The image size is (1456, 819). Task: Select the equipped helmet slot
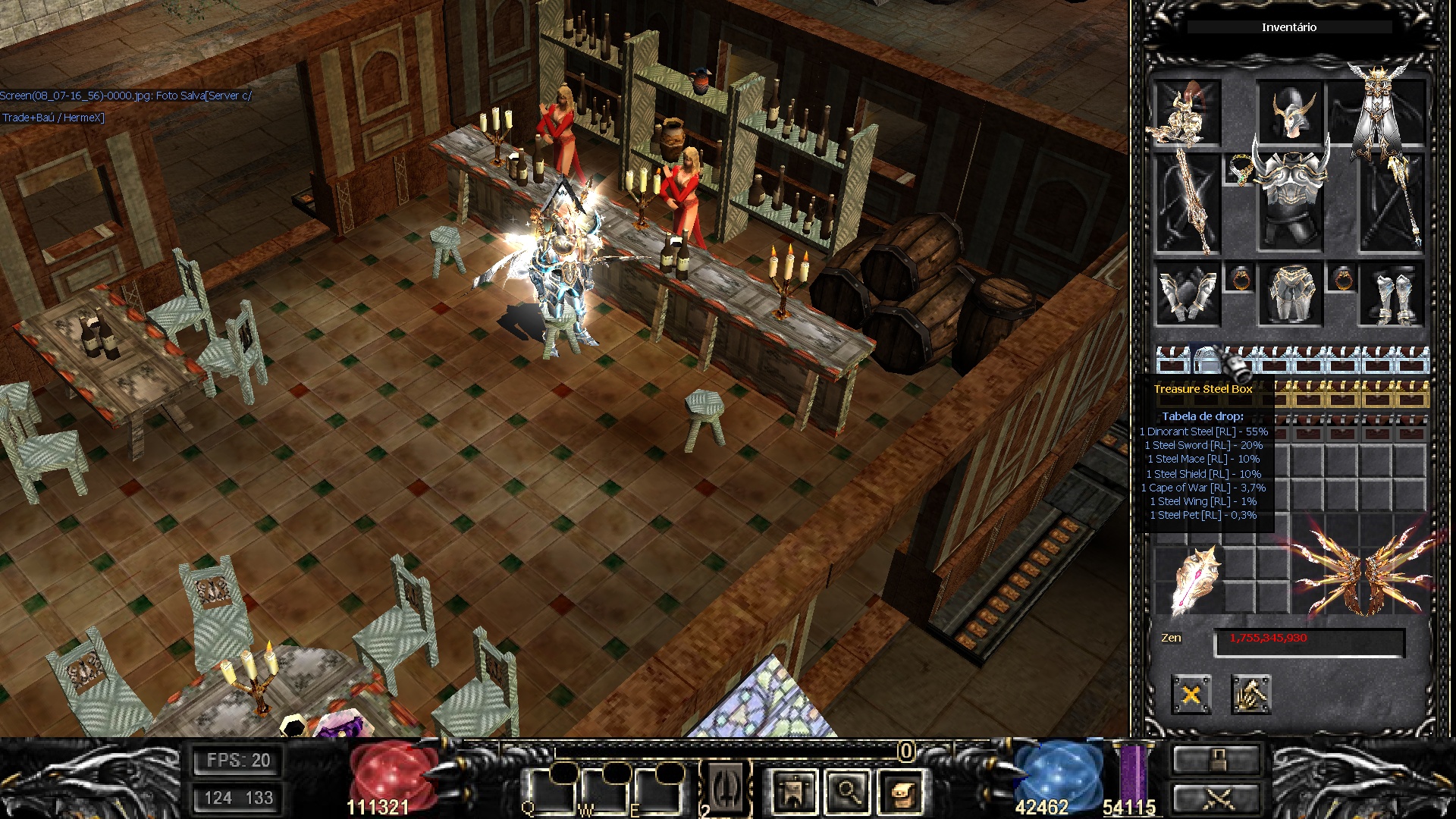tap(1289, 112)
